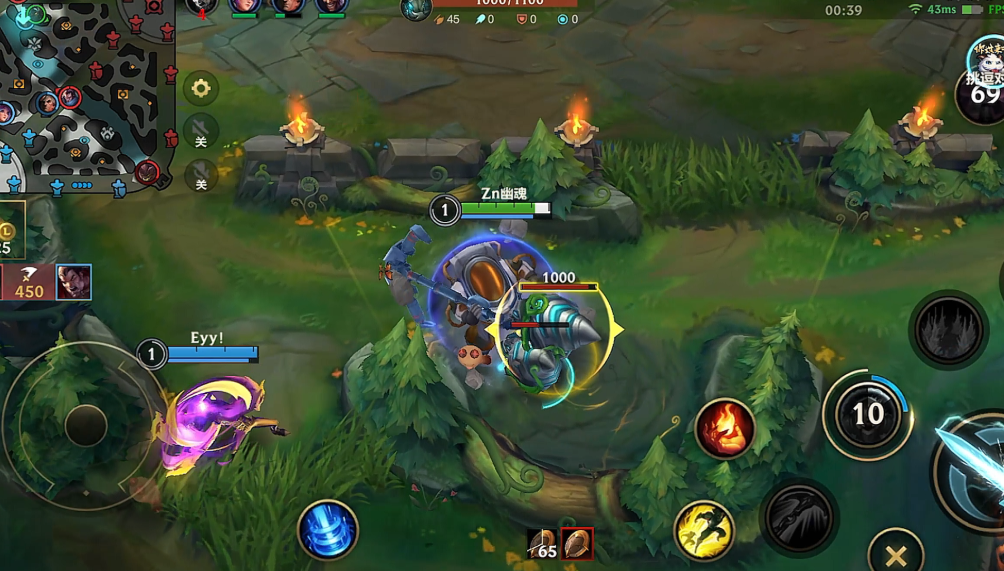
Task: Touch the virtual movement joystick
Action: tap(85, 426)
